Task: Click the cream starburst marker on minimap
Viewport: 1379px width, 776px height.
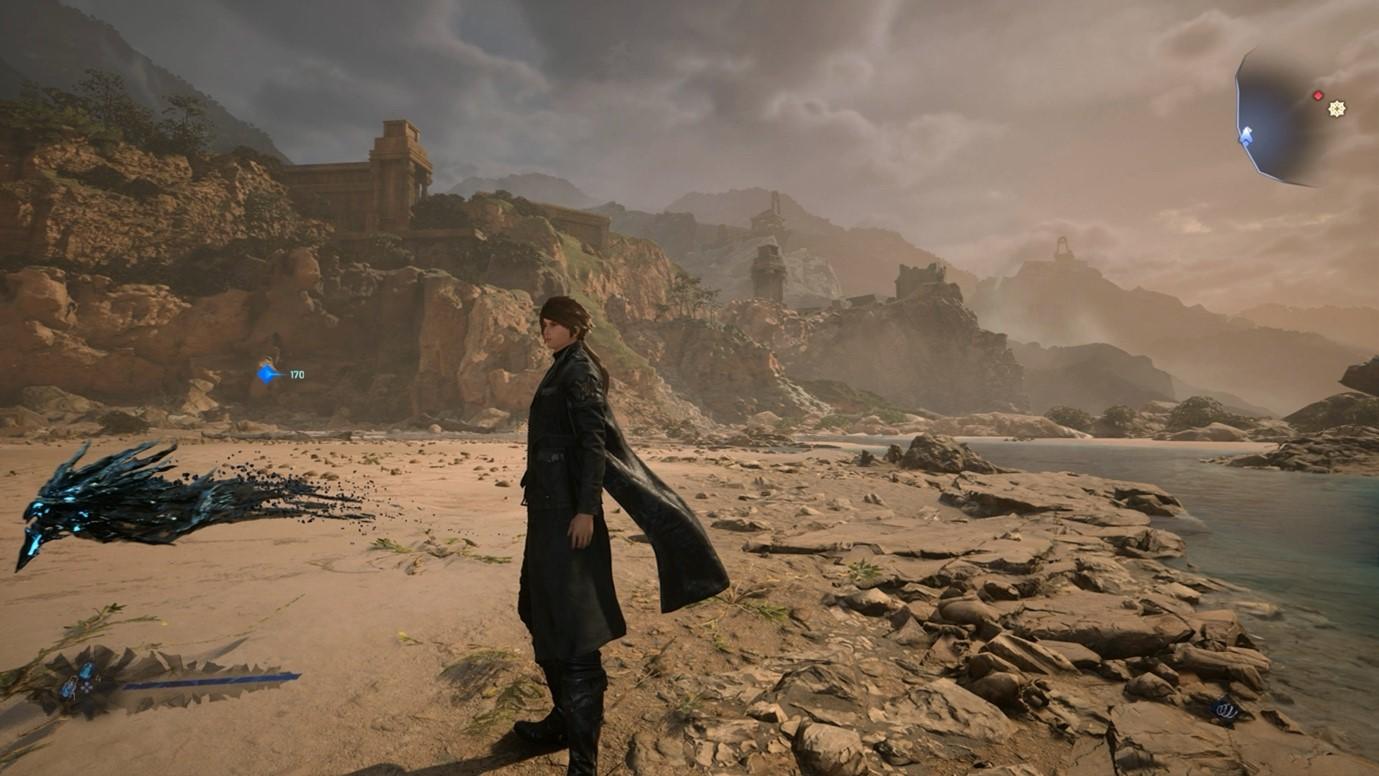Action: (x=1337, y=108)
